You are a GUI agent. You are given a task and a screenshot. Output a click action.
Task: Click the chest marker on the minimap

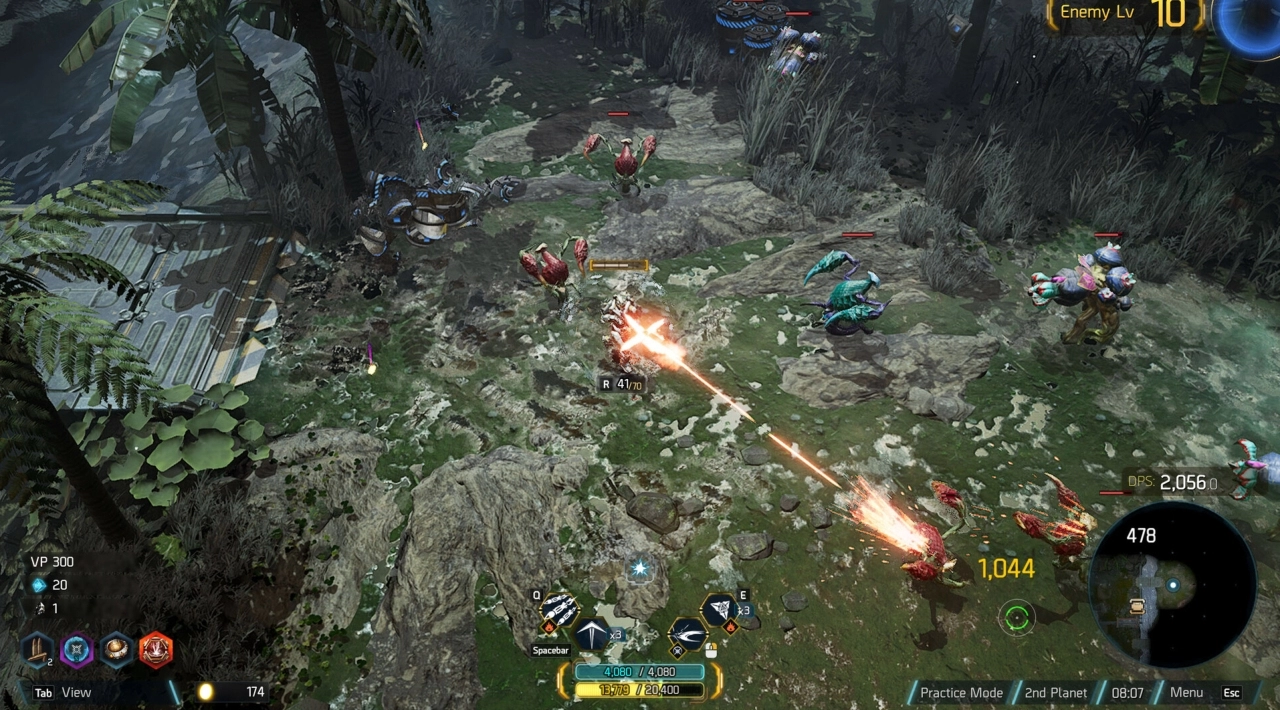tap(1137, 605)
